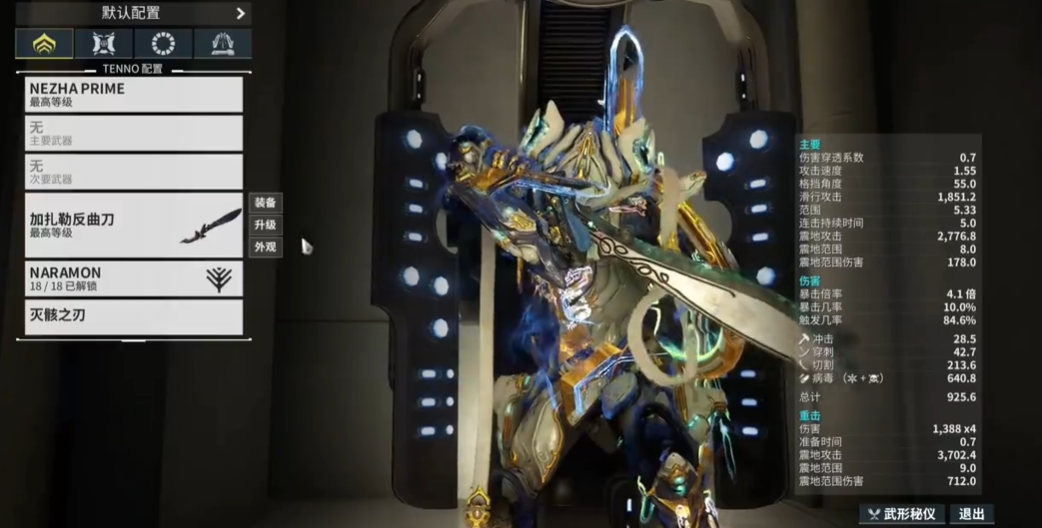Screen dimensions: 1042x528
Task: Select the 加扎勒反曲刀 melee weapon slot
Action: [134, 225]
